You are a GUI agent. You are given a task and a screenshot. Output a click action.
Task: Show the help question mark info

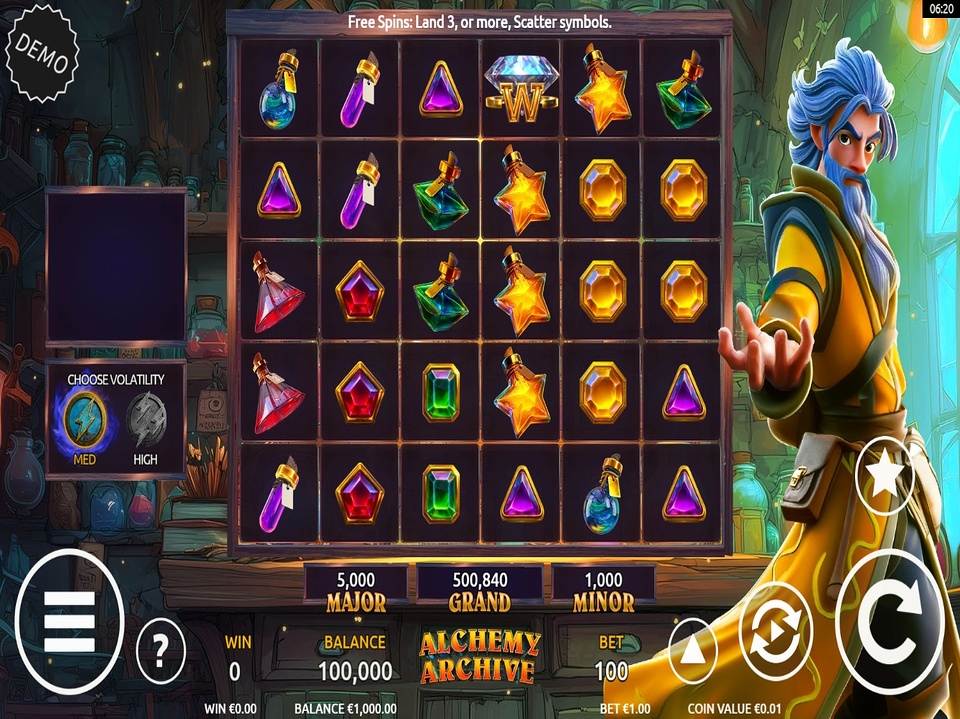pos(160,650)
